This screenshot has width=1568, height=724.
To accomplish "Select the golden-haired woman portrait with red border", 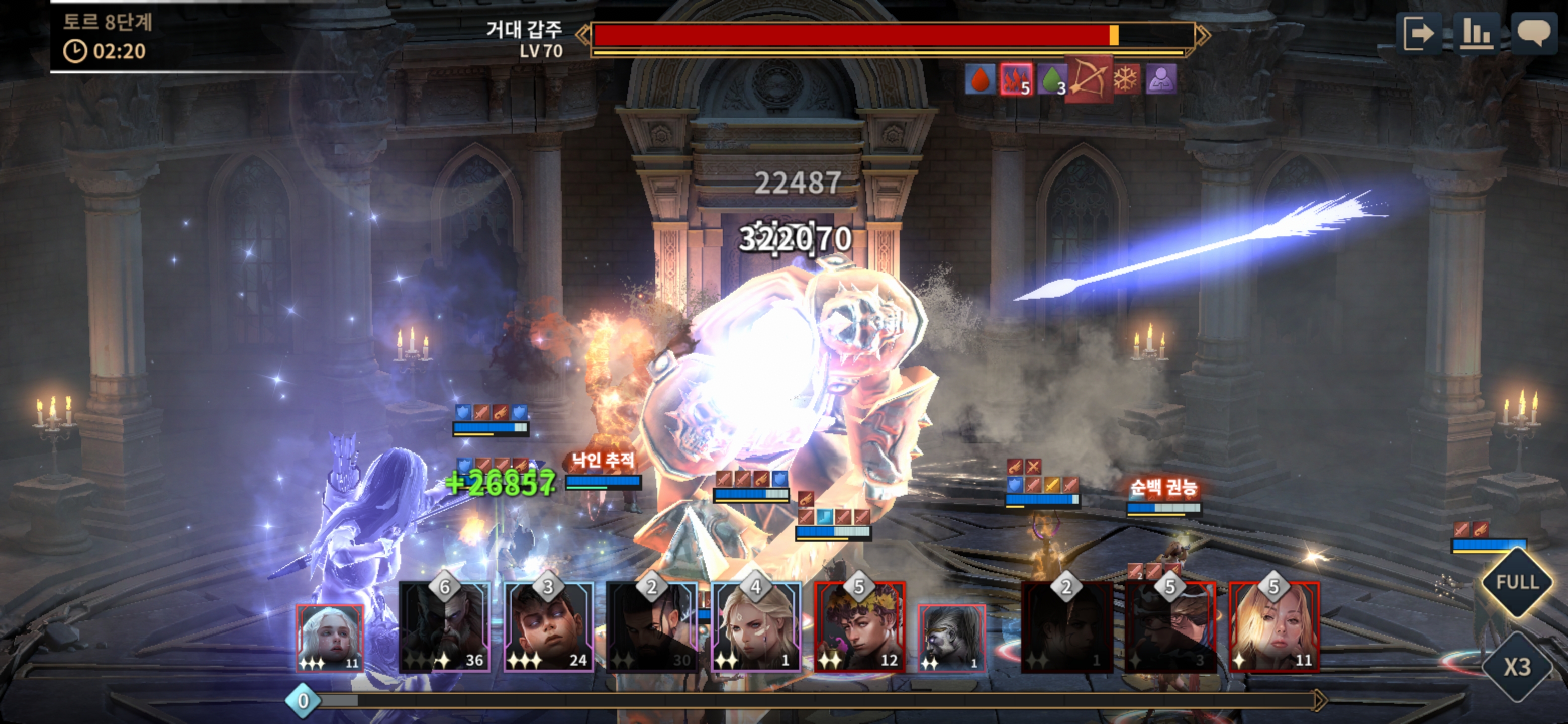I will click(1274, 627).
